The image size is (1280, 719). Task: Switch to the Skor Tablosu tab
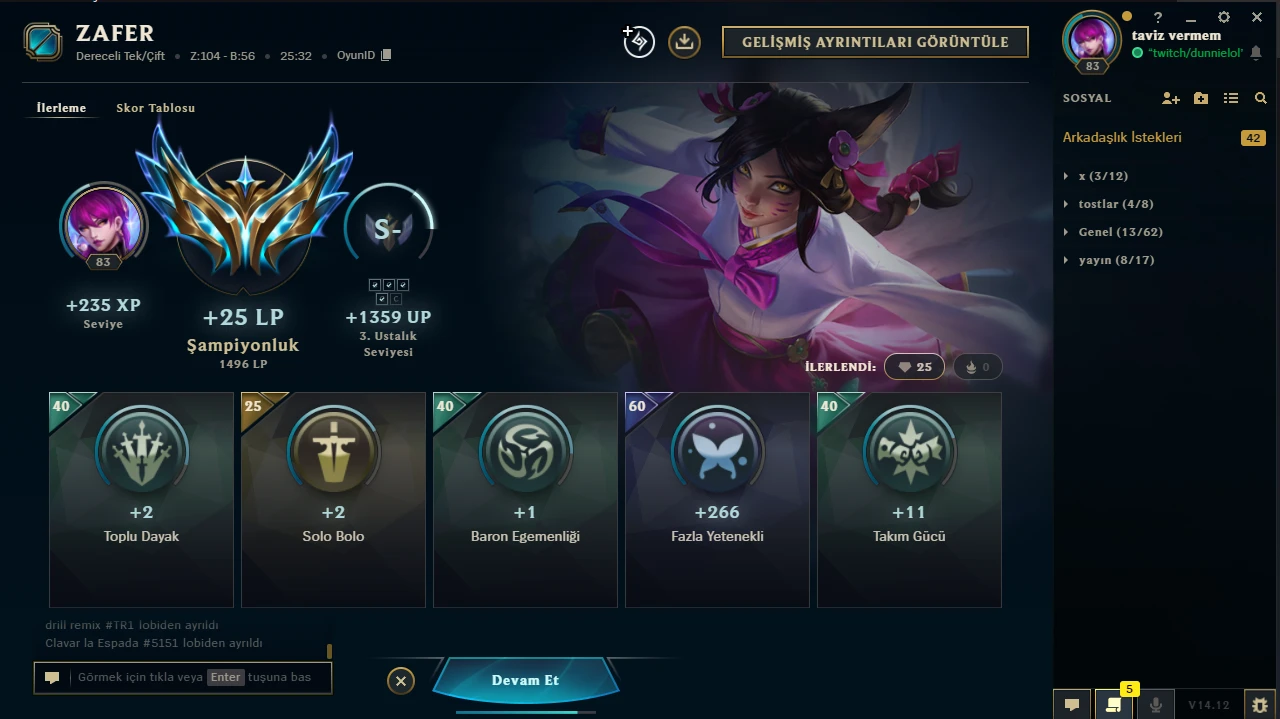(x=155, y=108)
